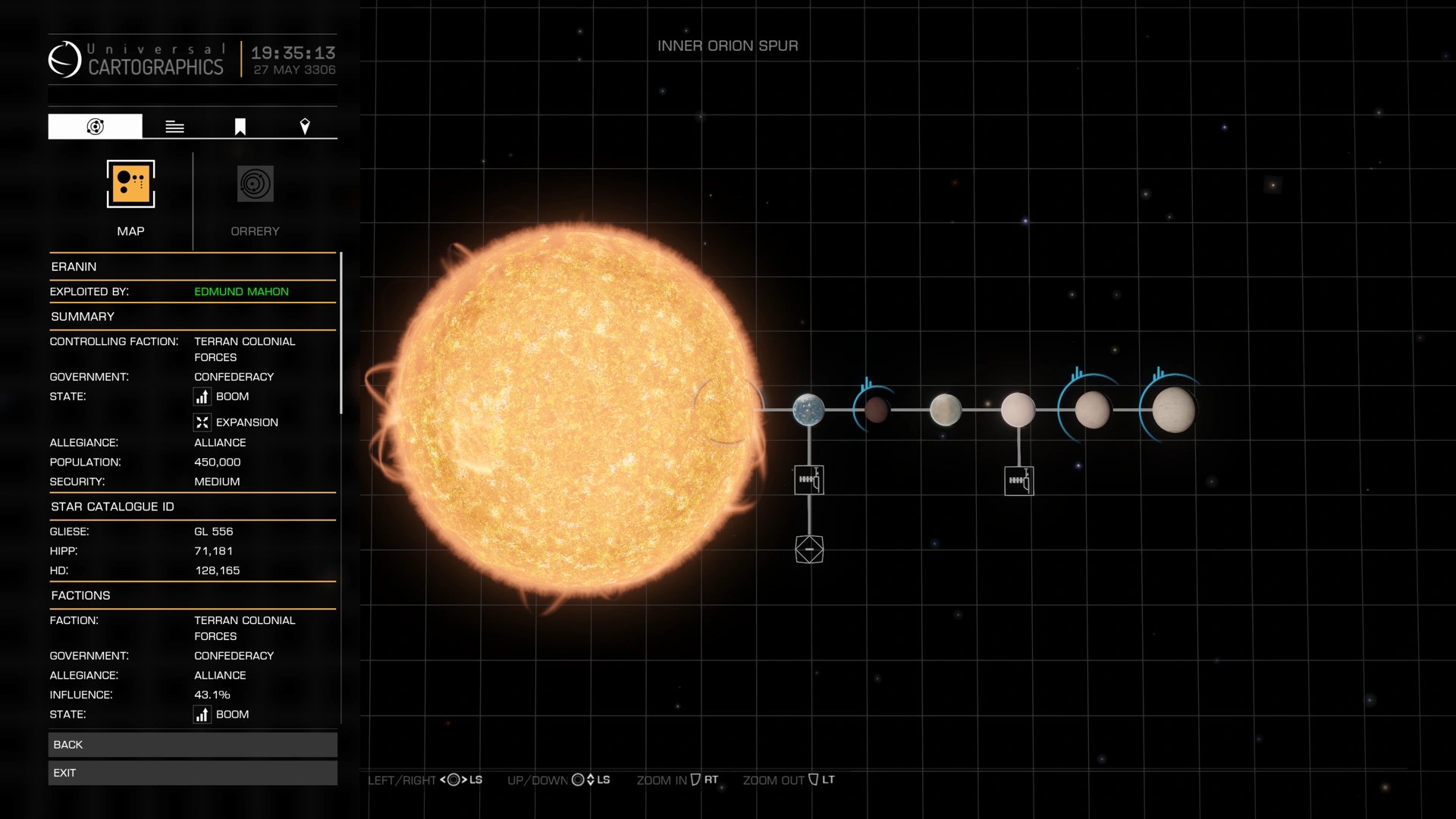Viewport: 1456px width, 819px height.
Task: Click the Boom state icon under SUMMARY
Action: pyautogui.click(x=202, y=397)
